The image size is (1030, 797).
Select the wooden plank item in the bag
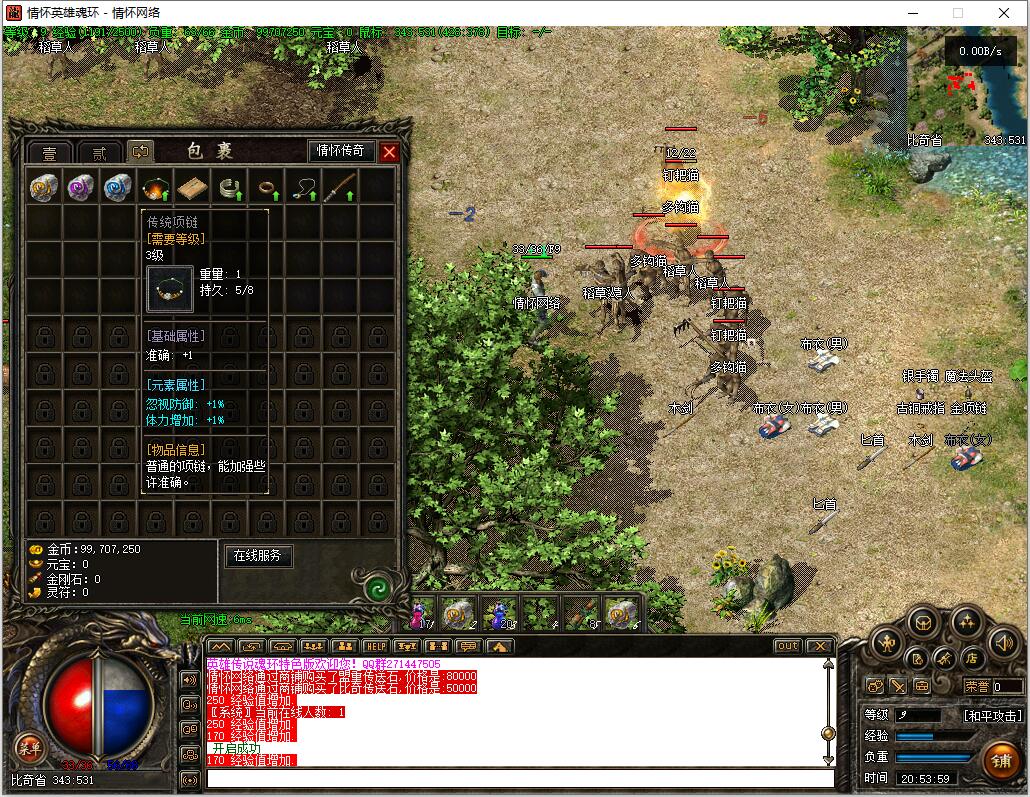coord(192,187)
